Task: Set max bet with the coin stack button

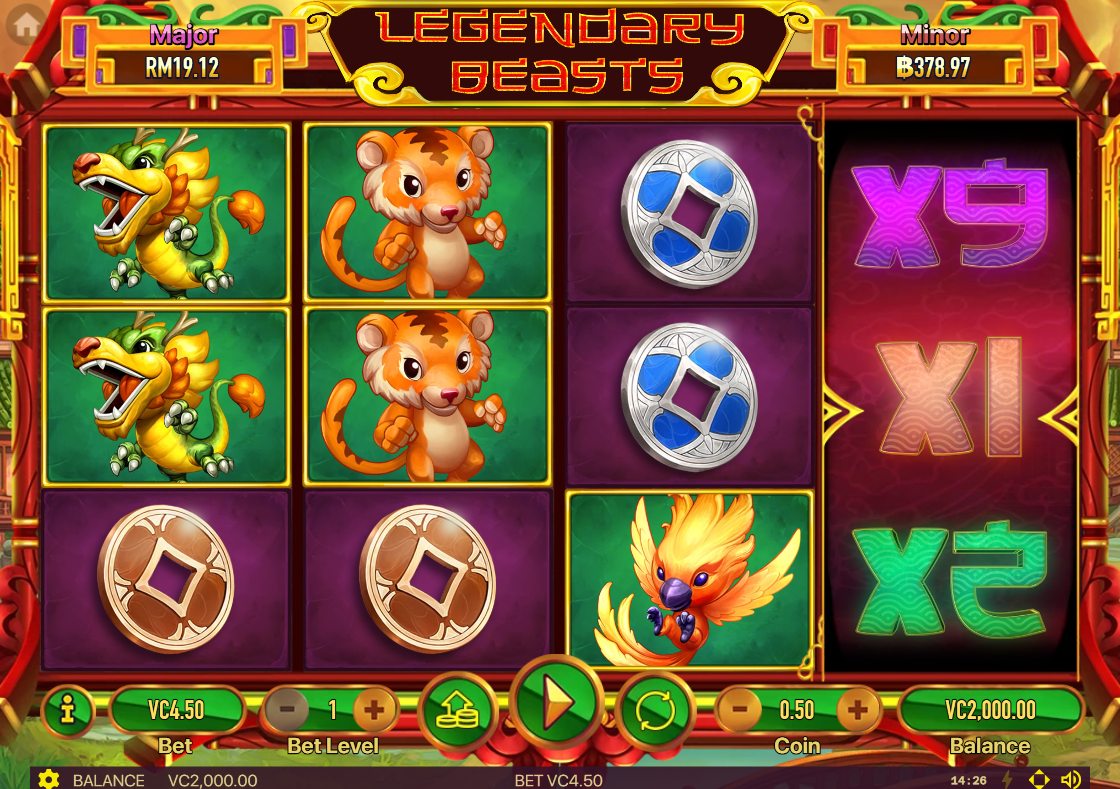Action: coord(459,711)
